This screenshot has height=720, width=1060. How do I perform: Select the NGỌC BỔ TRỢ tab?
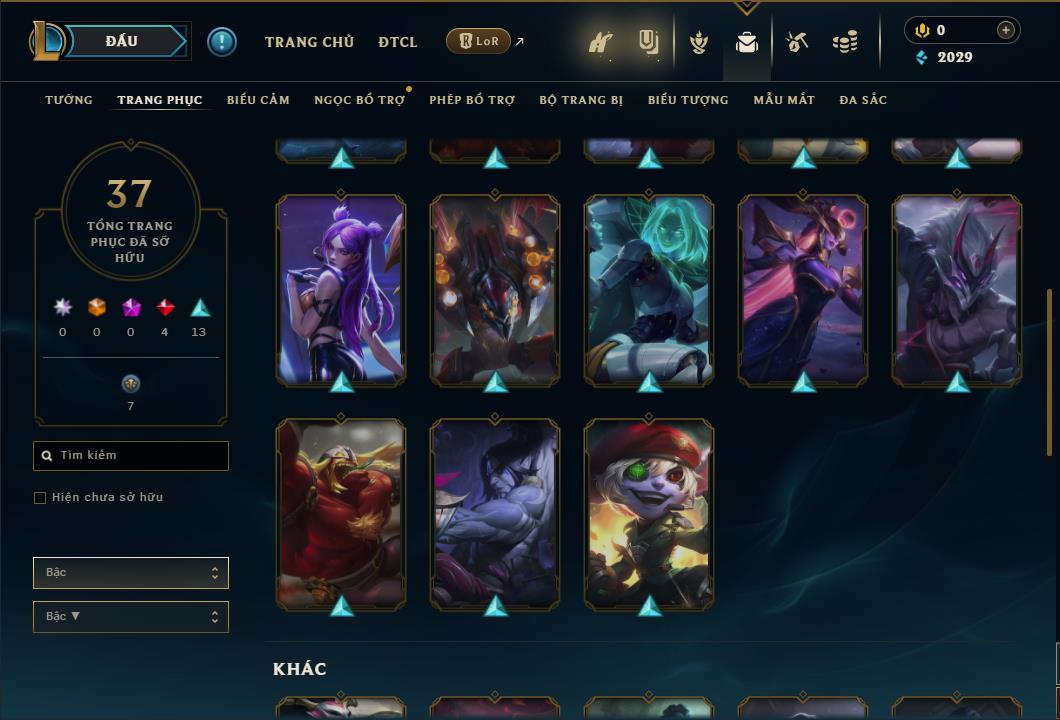[359, 100]
